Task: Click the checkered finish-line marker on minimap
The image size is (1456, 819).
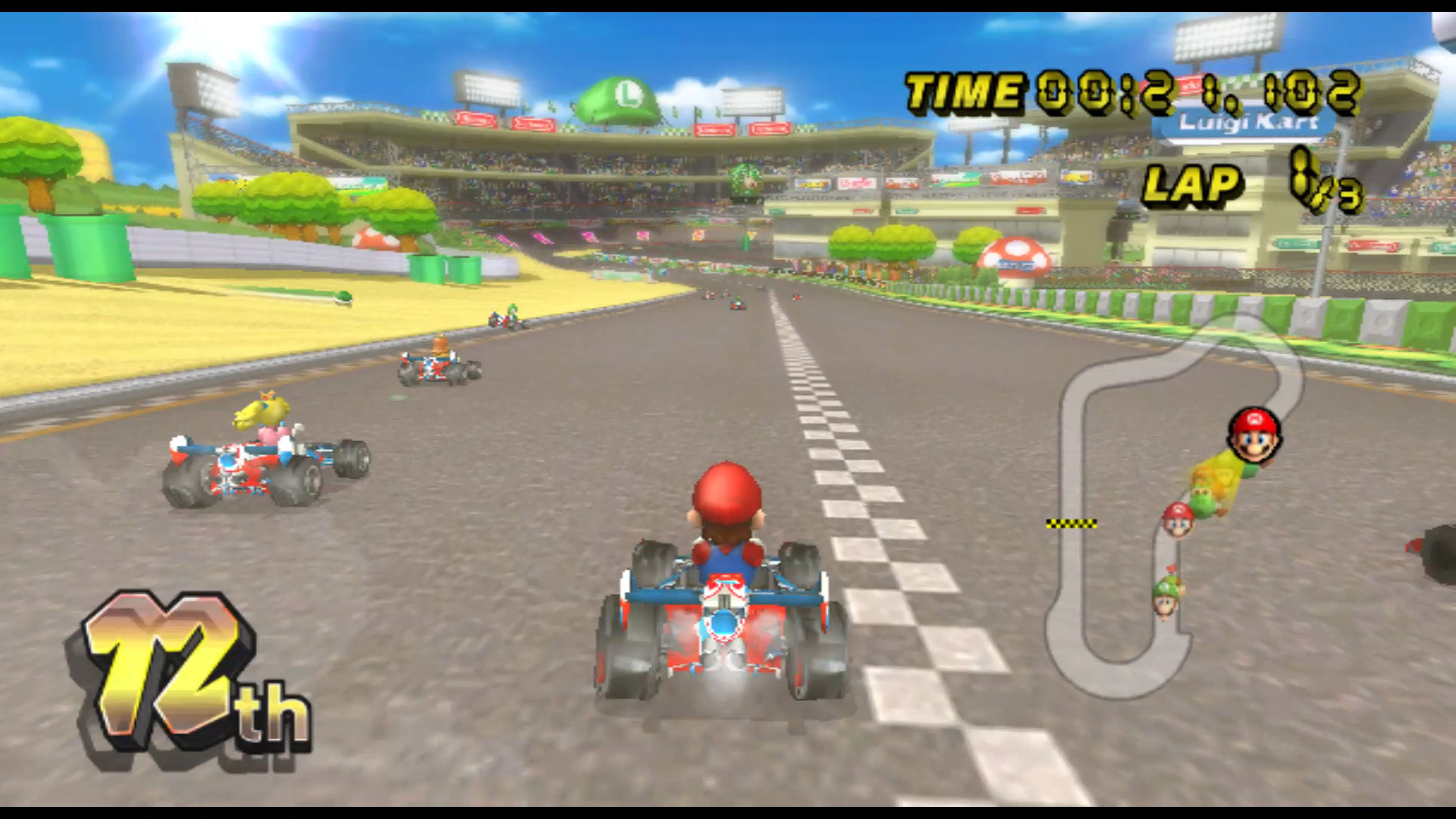Action: (x=1072, y=525)
